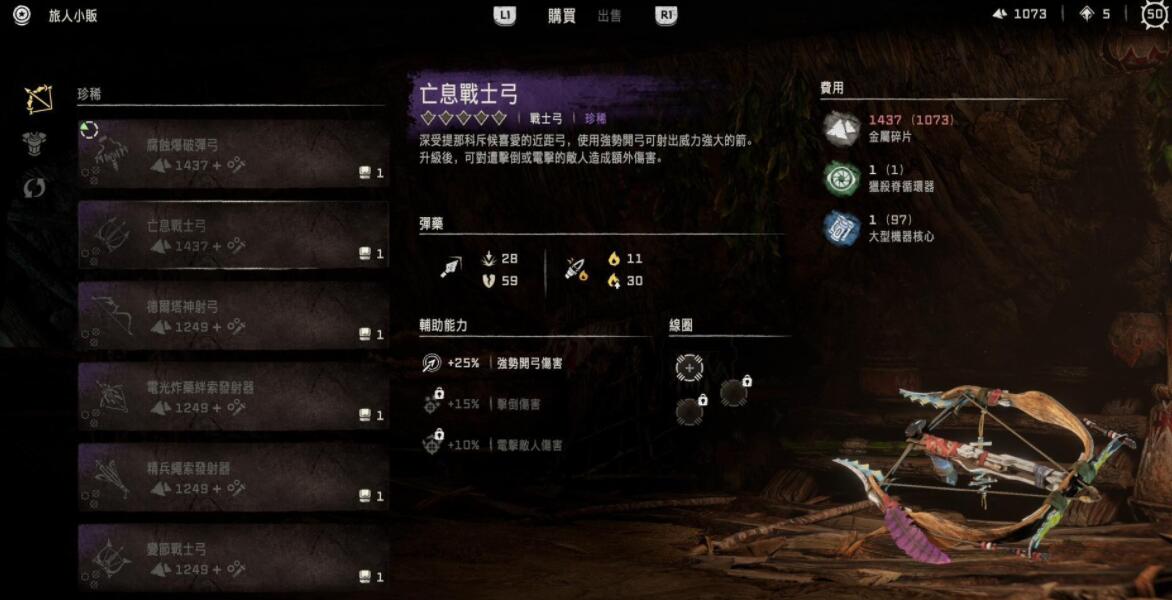1172x600 pixels.
Task: Choose the 變節戰士弓 item row
Action: pyautogui.click(x=233, y=558)
